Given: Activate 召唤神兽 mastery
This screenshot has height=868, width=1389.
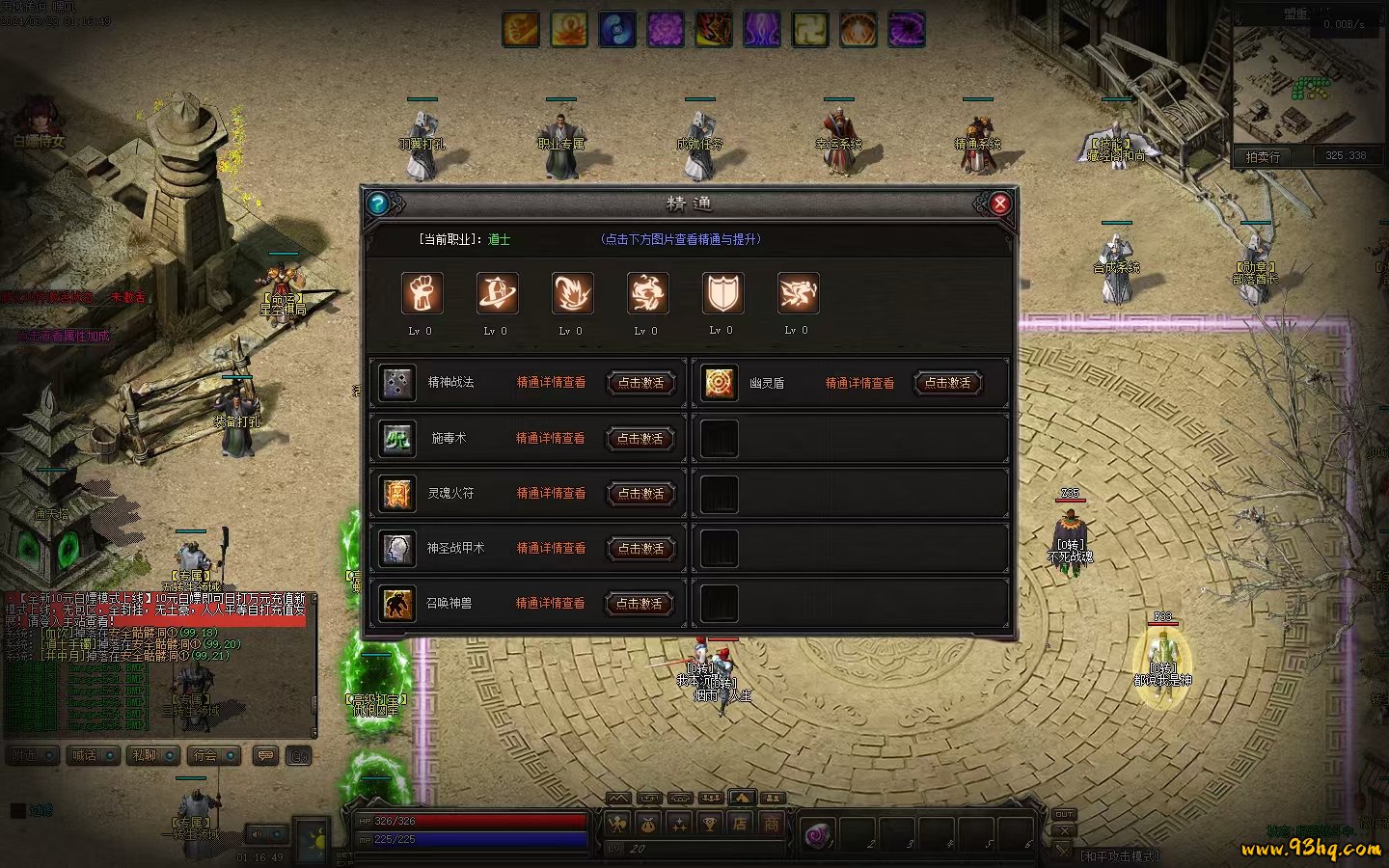Looking at the screenshot, I should (x=640, y=604).
